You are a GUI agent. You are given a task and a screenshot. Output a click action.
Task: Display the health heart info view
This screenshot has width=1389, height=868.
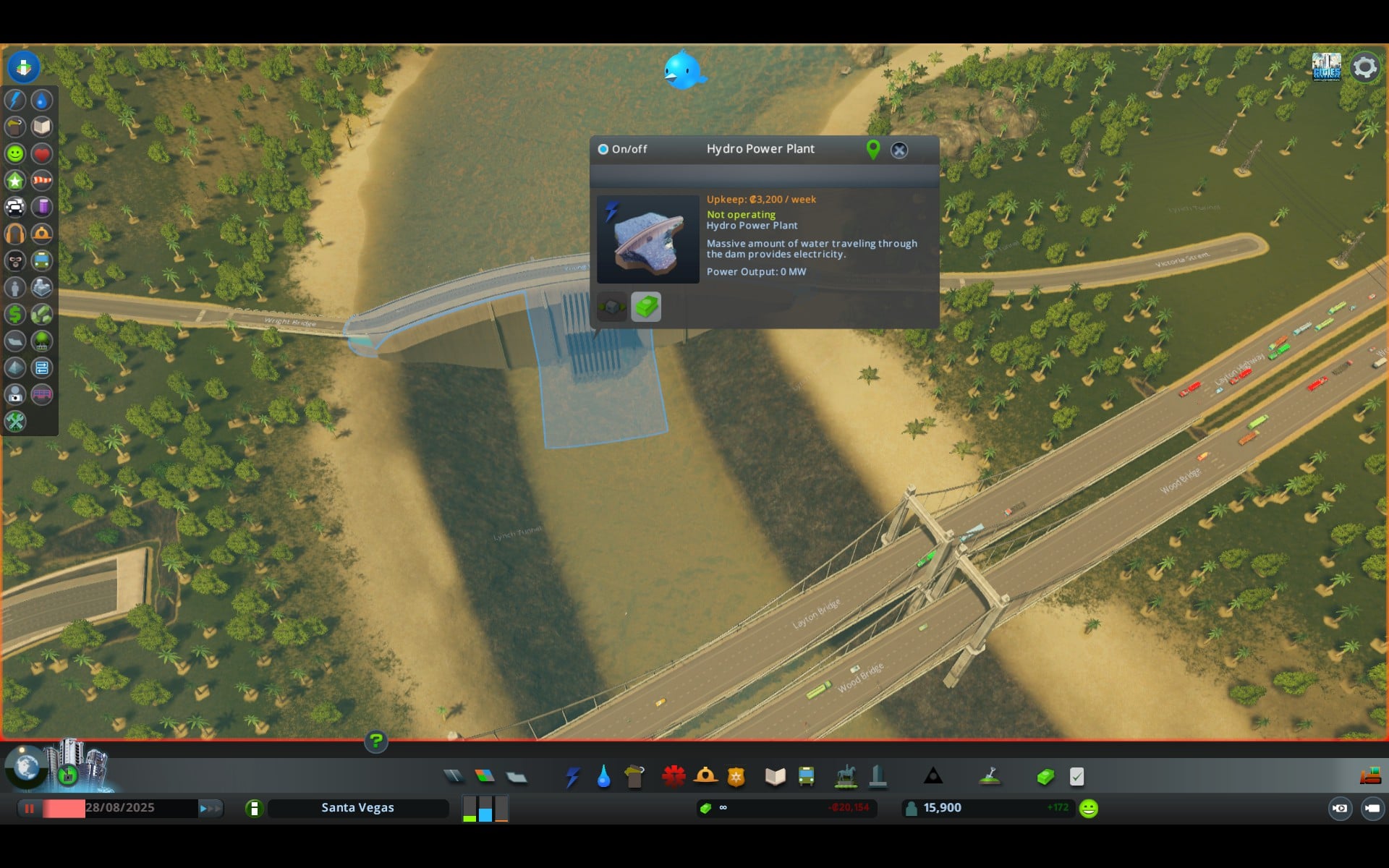pos(42,153)
